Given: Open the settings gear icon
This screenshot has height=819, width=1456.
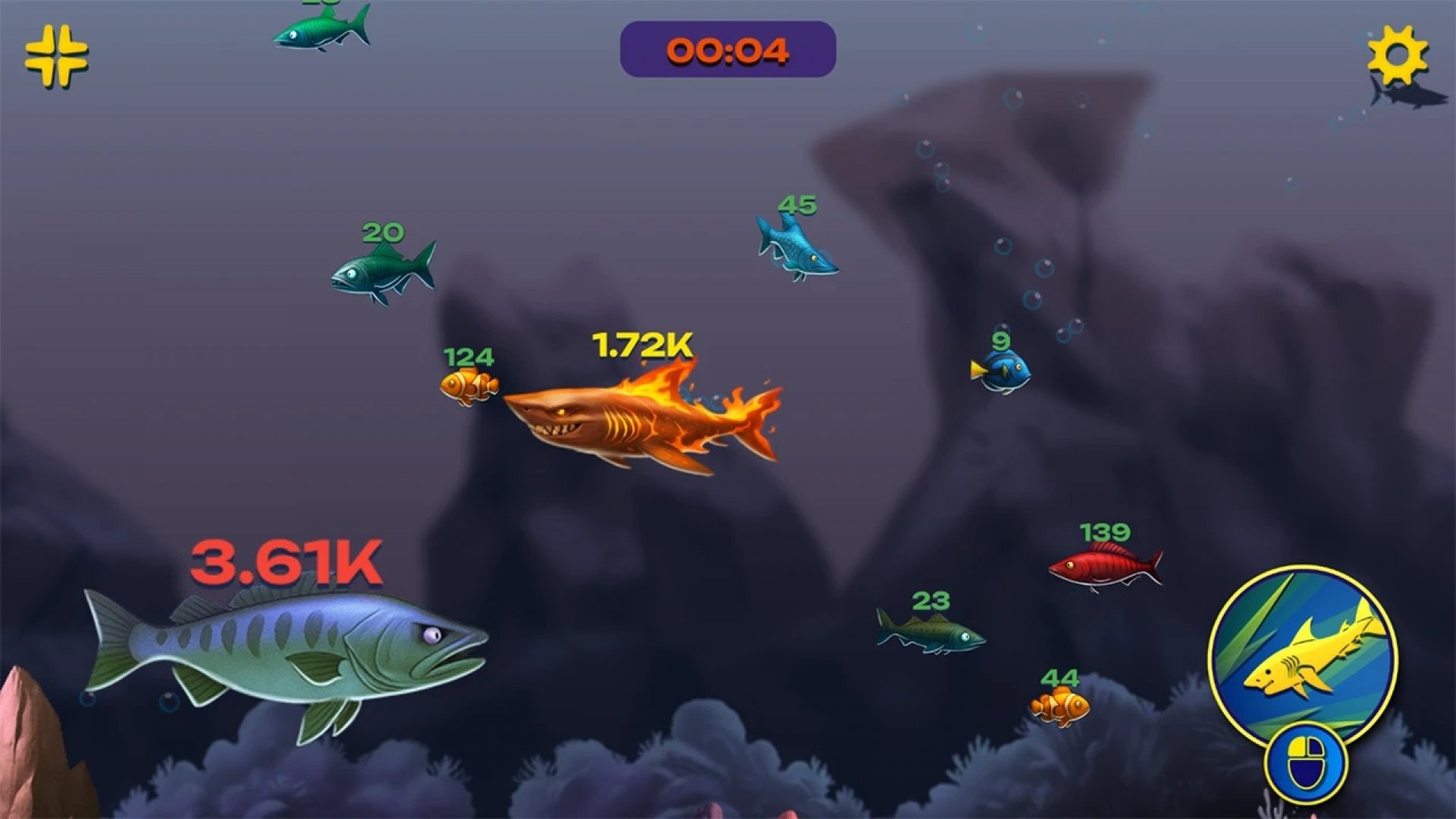Looking at the screenshot, I should pos(1397,55).
